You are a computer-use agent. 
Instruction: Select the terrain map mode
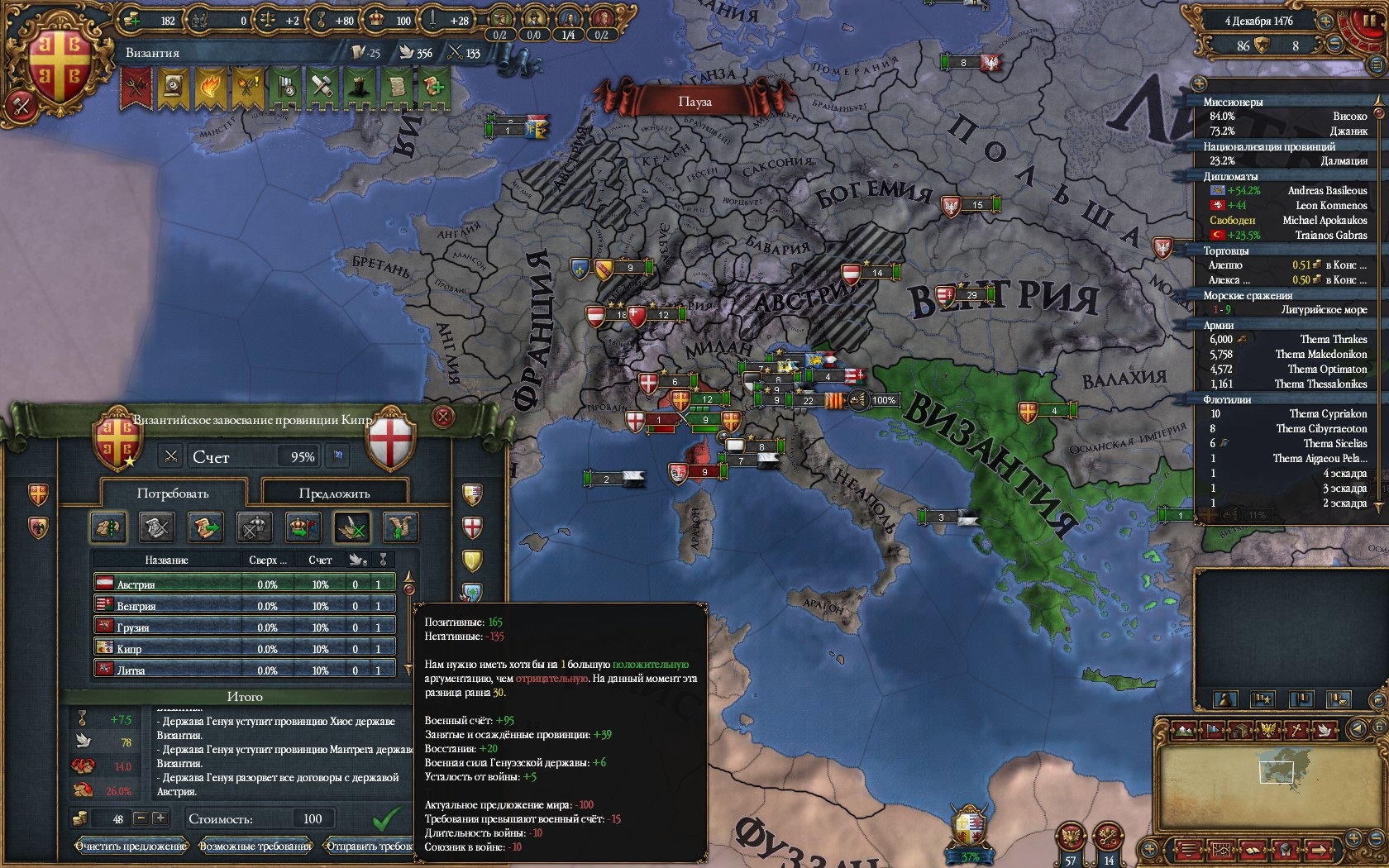tap(1185, 729)
